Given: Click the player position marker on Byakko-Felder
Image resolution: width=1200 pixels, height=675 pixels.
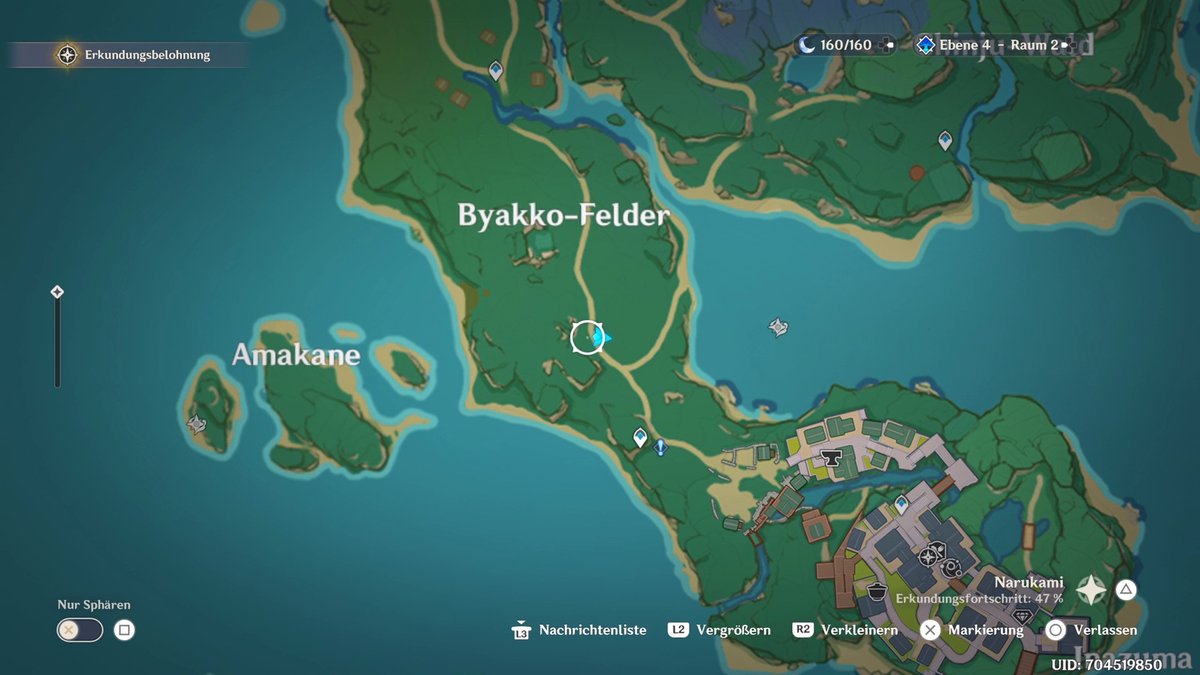Looking at the screenshot, I should pos(588,337).
